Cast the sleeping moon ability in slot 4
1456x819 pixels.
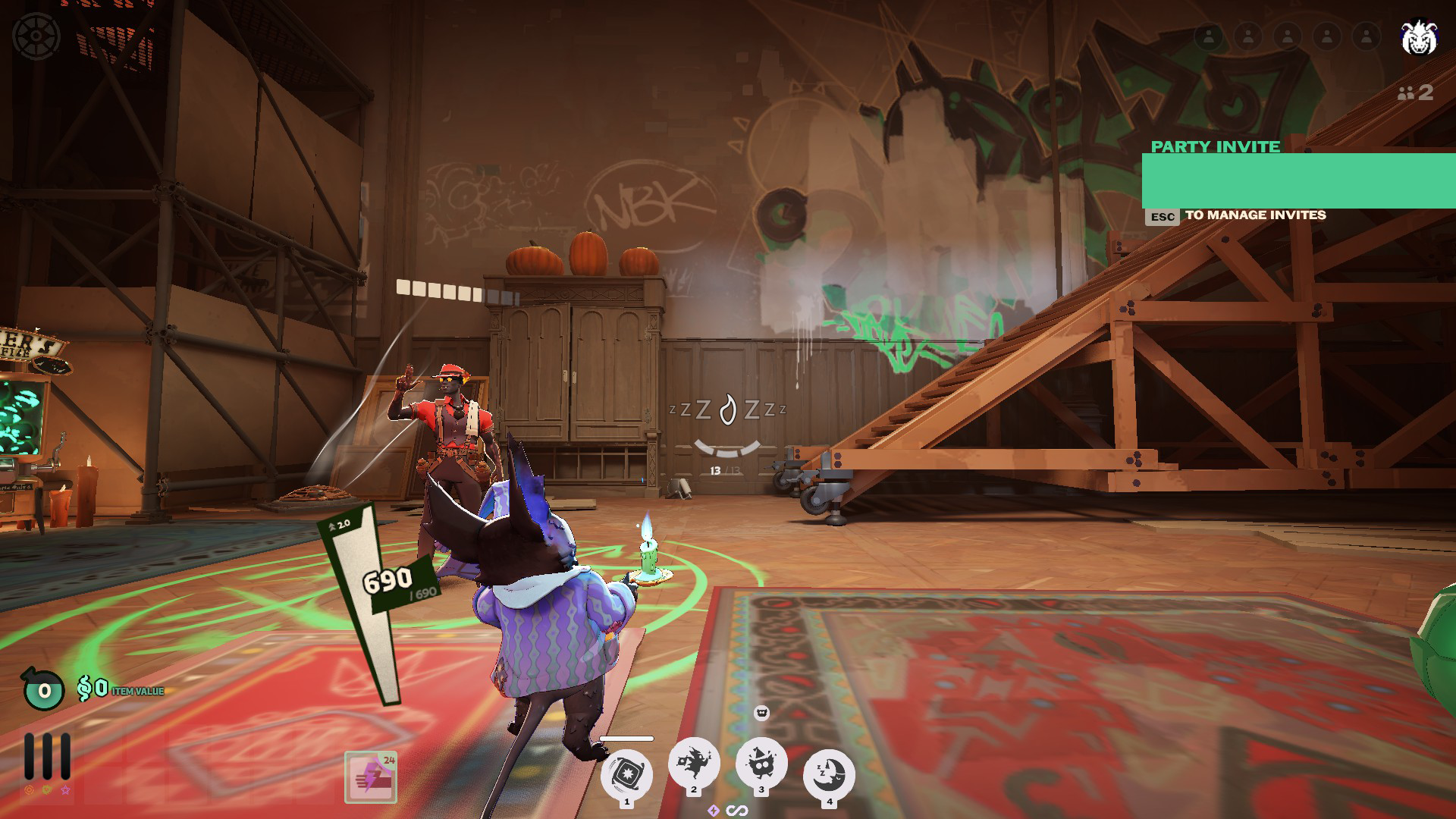(x=829, y=773)
